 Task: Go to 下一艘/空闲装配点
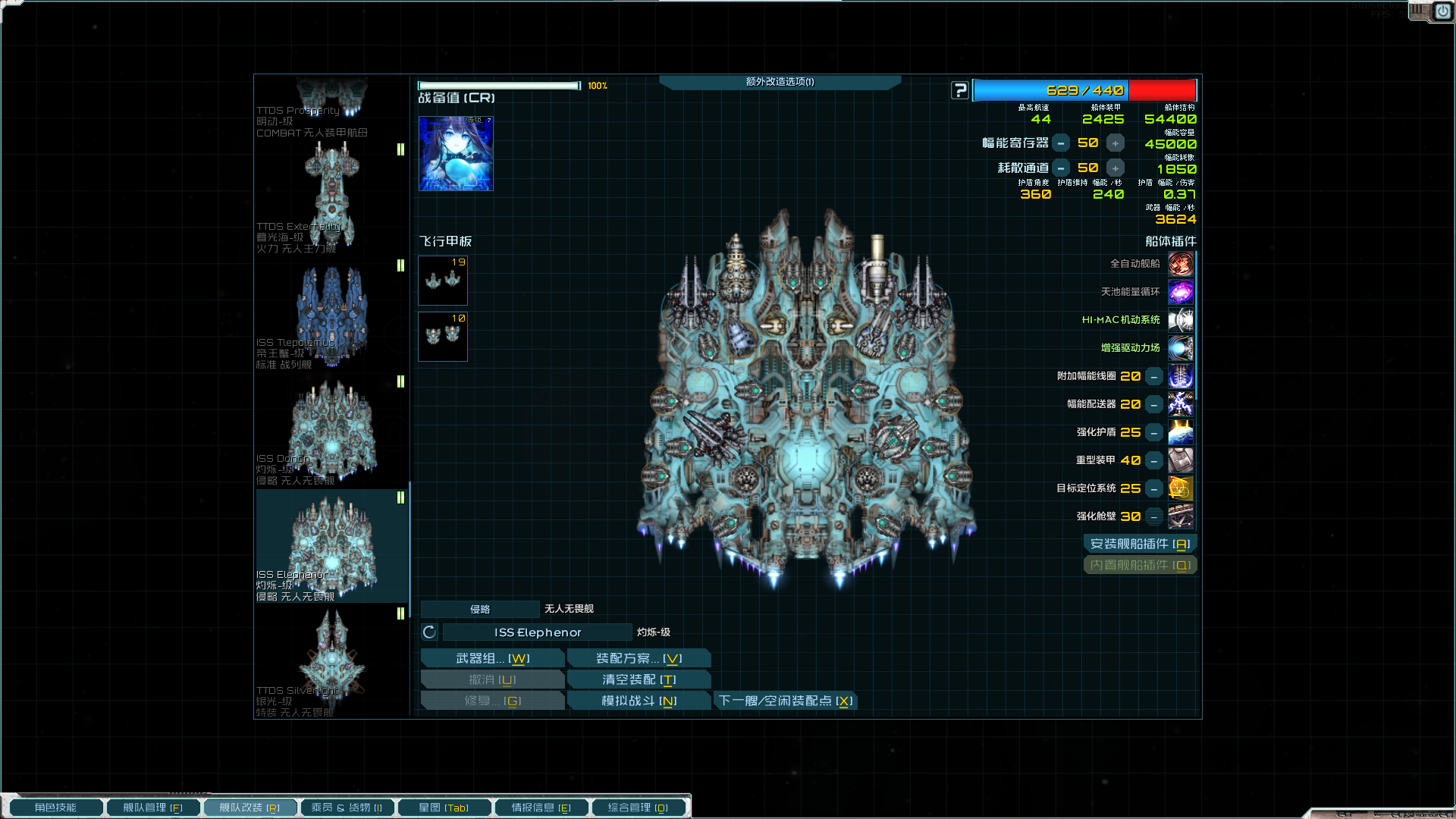[786, 701]
